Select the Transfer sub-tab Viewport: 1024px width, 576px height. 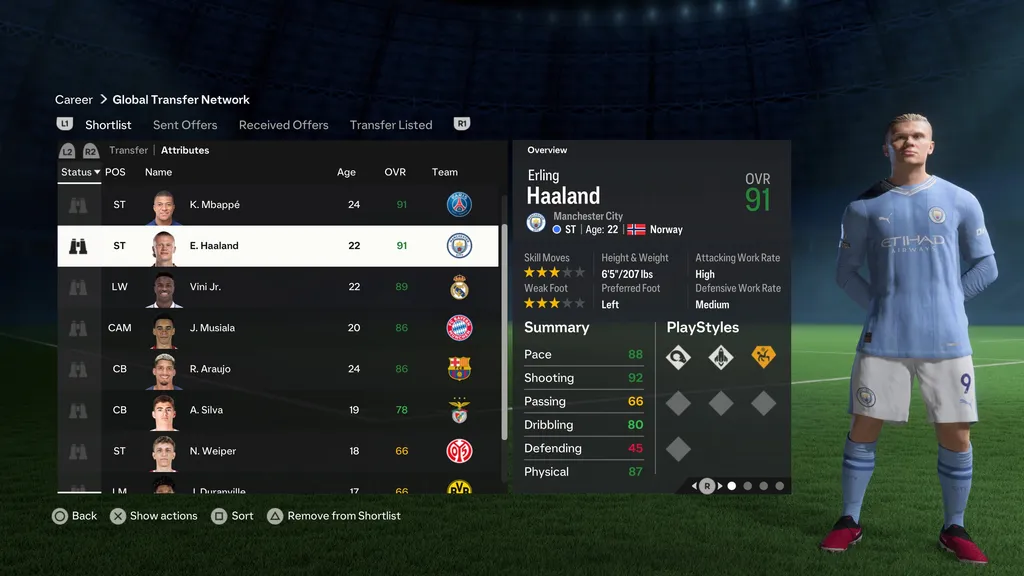point(129,150)
